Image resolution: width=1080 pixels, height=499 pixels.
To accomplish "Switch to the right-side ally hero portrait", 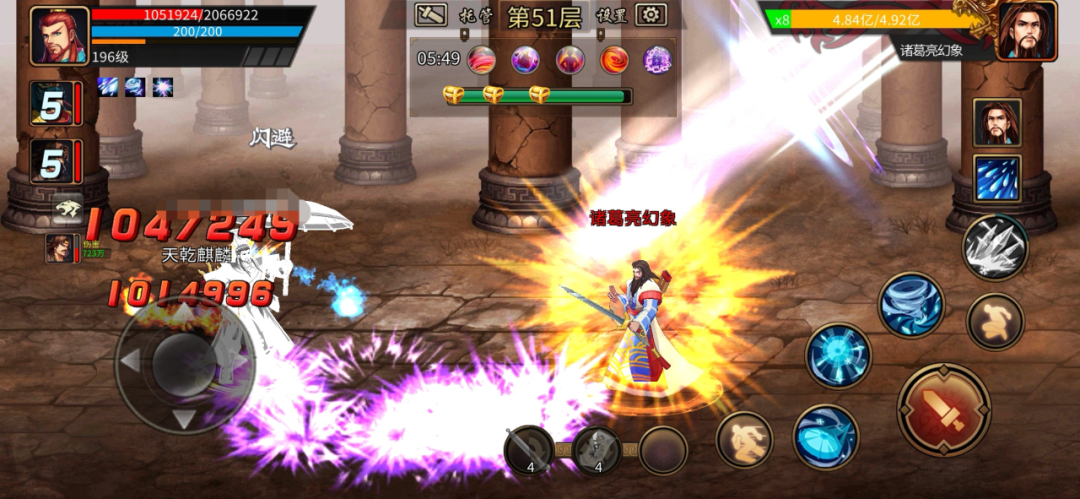I will 997,123.
